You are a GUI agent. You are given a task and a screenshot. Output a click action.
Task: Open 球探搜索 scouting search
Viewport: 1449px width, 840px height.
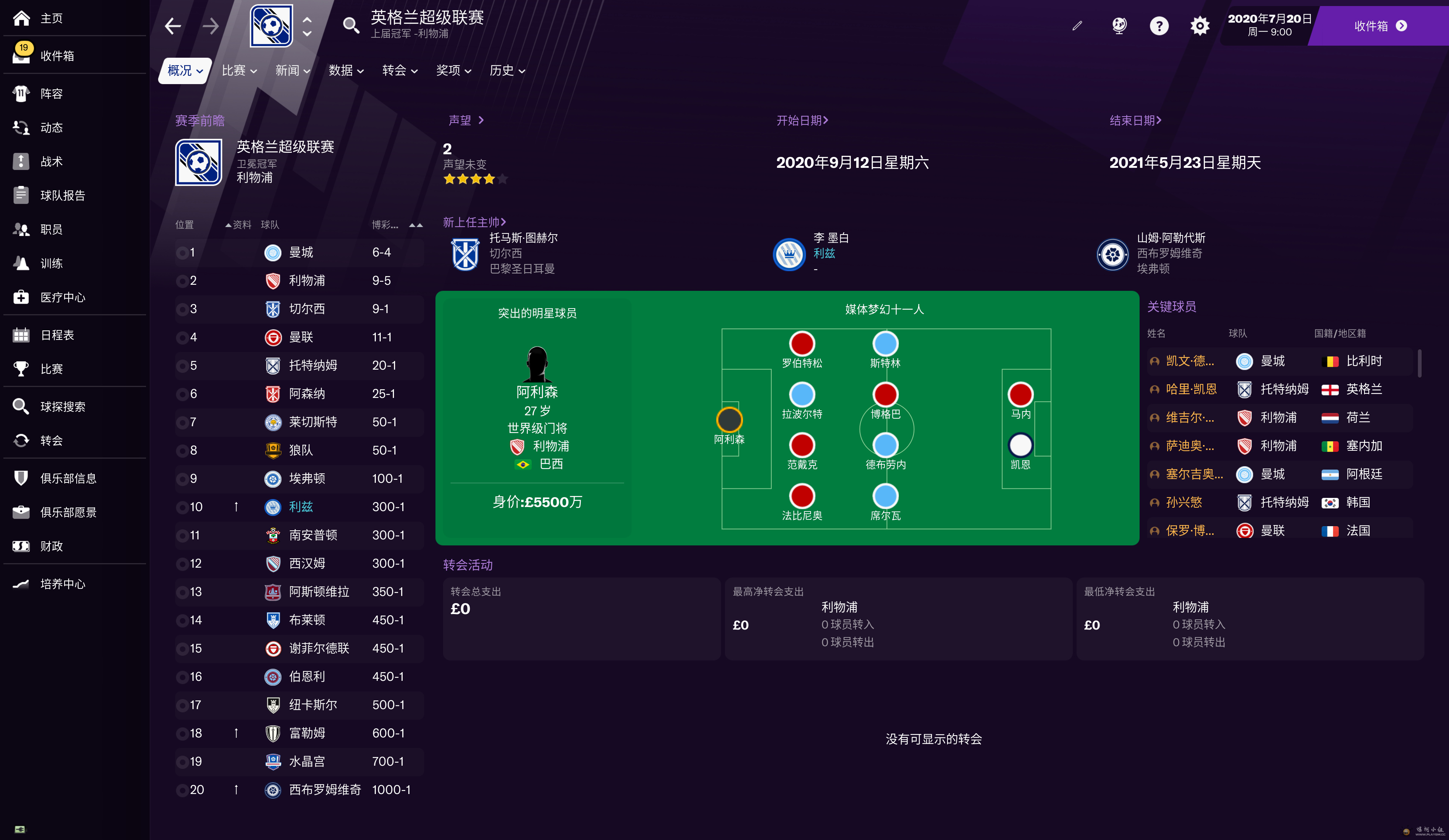coord(63,407)
